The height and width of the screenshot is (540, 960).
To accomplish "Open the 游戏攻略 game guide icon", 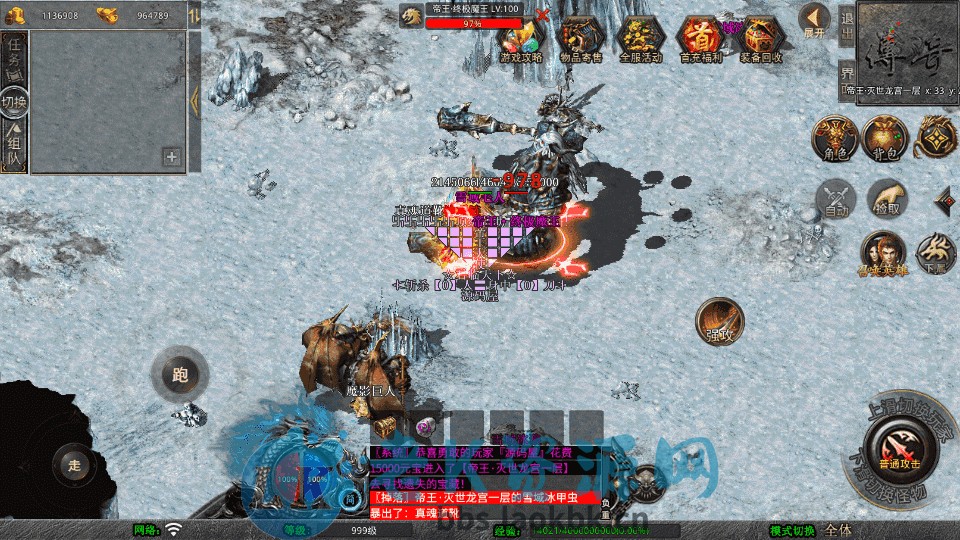I will 521,40.
